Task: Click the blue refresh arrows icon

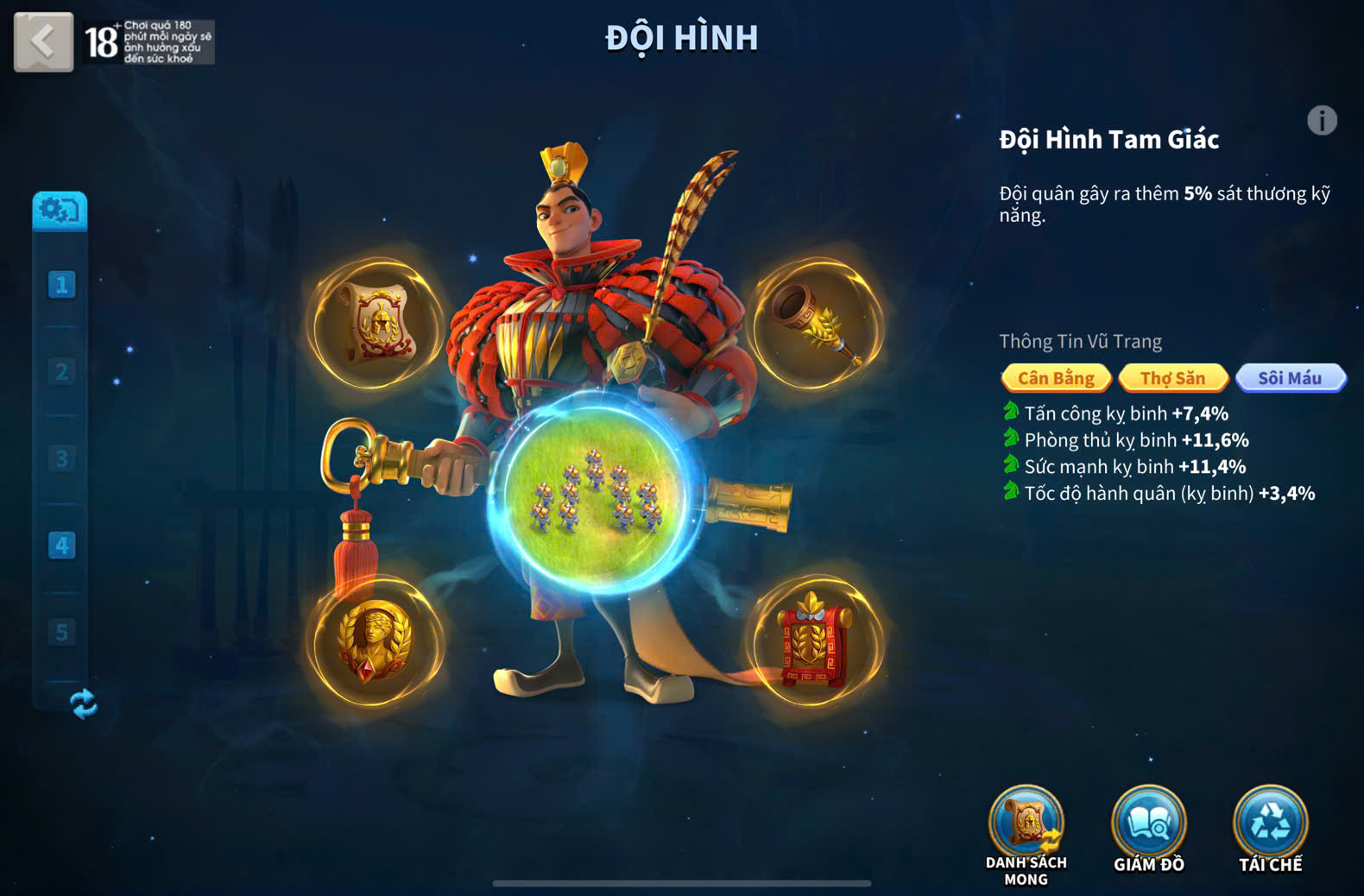Action: pos(83,704)
